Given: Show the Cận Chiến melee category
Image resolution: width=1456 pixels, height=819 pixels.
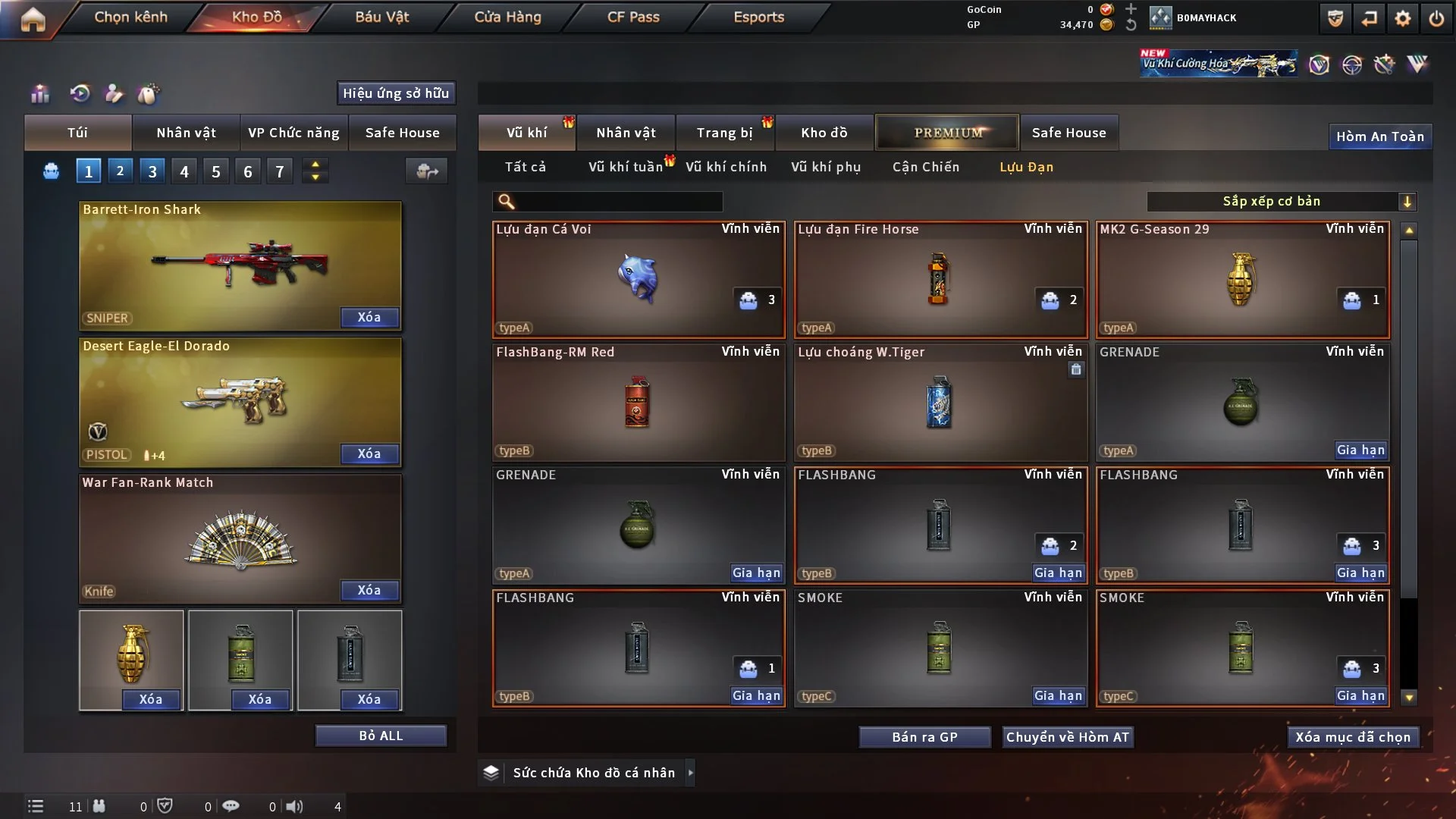Looking at the screenshot, I should (925, 167).
